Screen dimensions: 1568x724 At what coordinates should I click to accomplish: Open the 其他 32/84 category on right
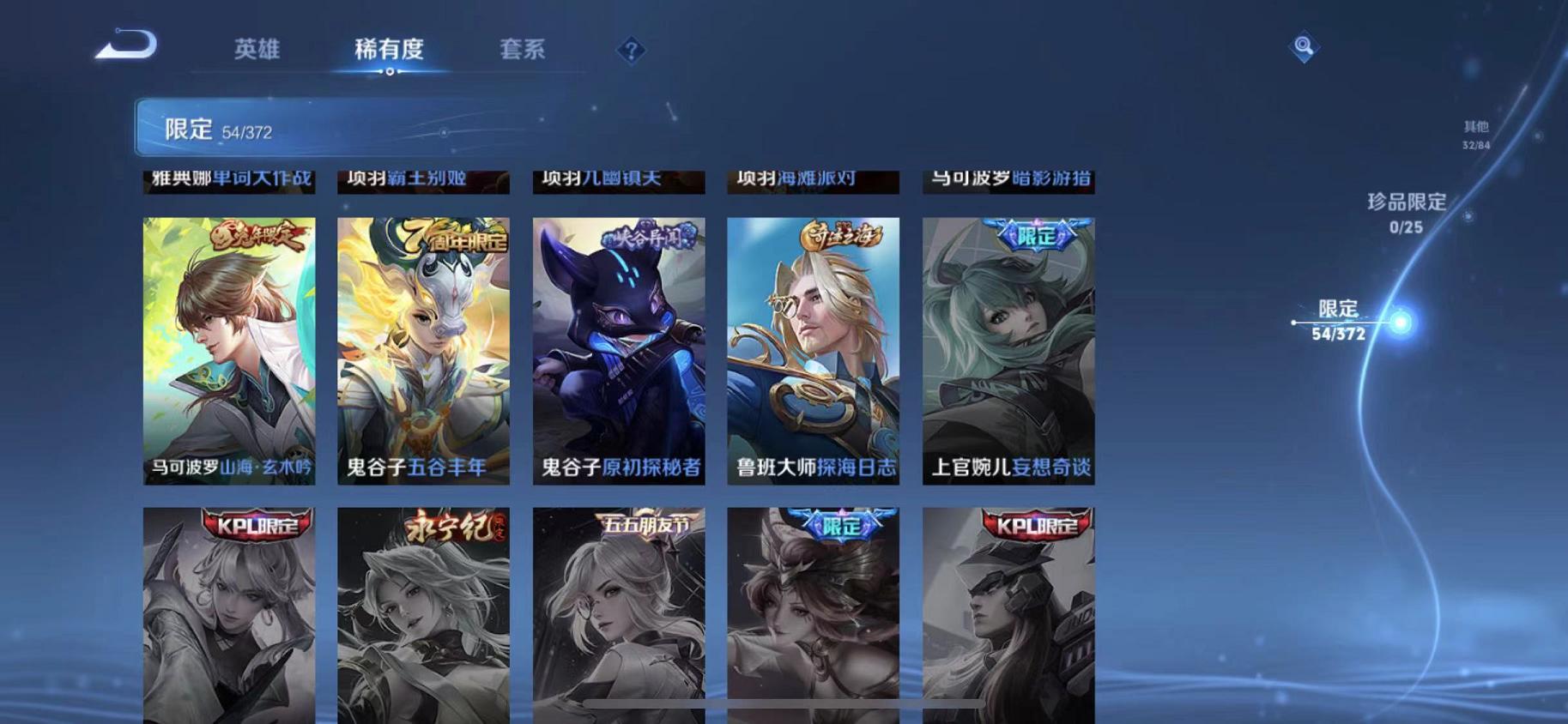[x=1475, y=130]
